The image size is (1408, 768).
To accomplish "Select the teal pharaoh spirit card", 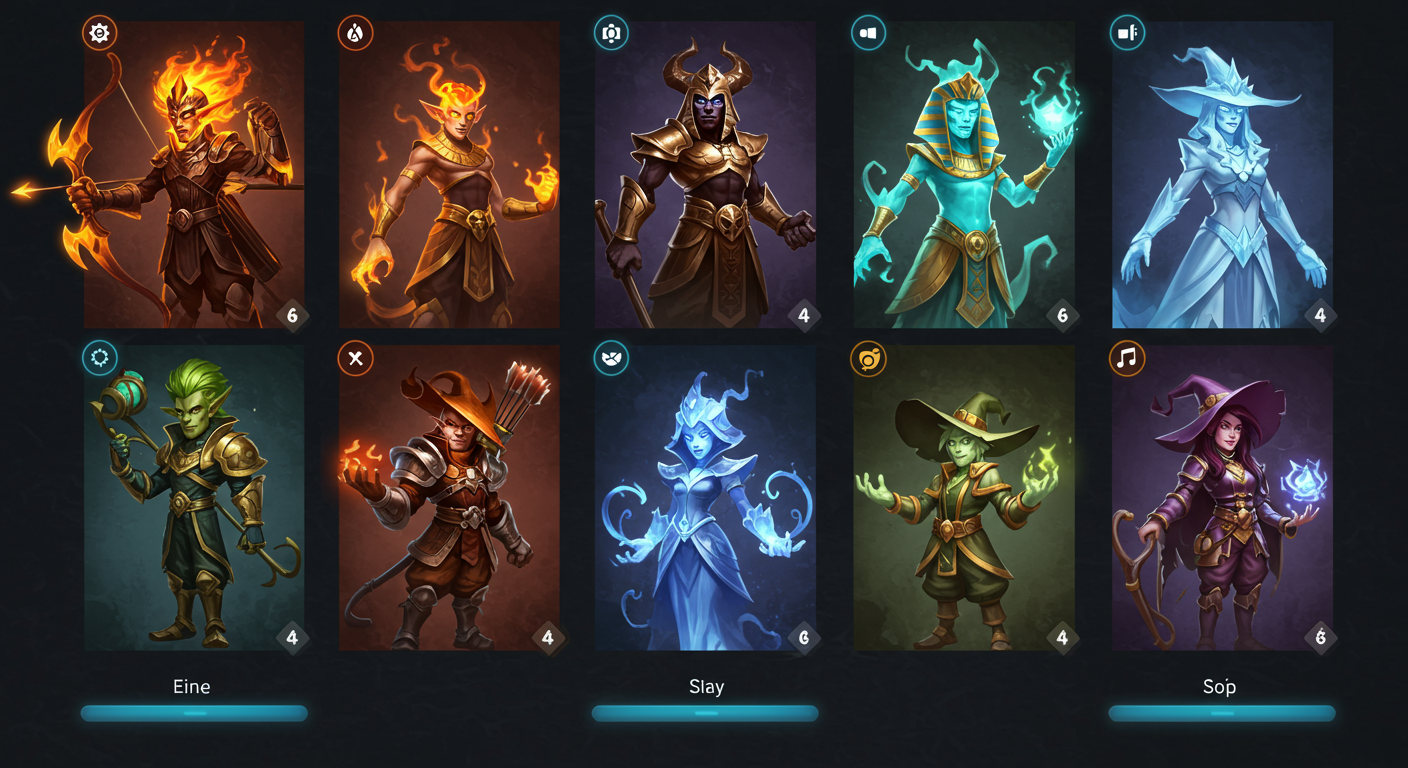I will pos(963,175).
